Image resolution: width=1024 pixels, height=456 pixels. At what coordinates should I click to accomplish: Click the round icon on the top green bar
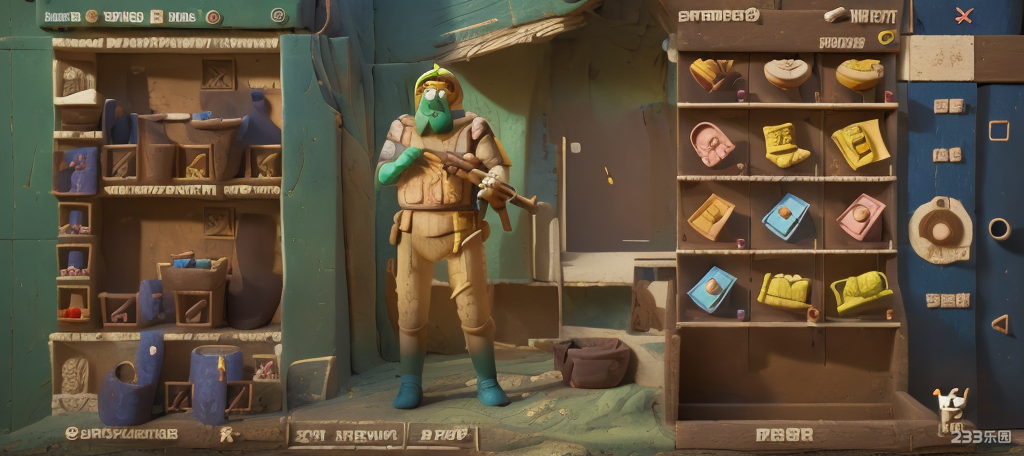(278, 15)
